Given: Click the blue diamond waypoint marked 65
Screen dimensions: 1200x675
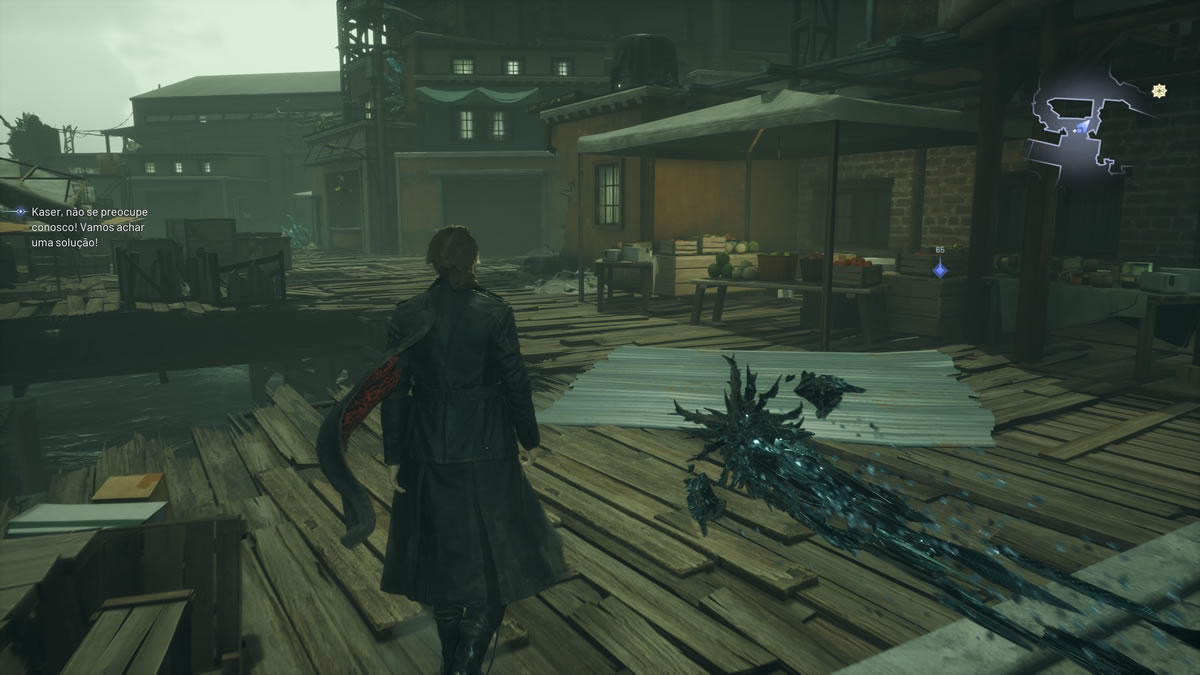Looking at the screenshot, I should coord(939,268).
